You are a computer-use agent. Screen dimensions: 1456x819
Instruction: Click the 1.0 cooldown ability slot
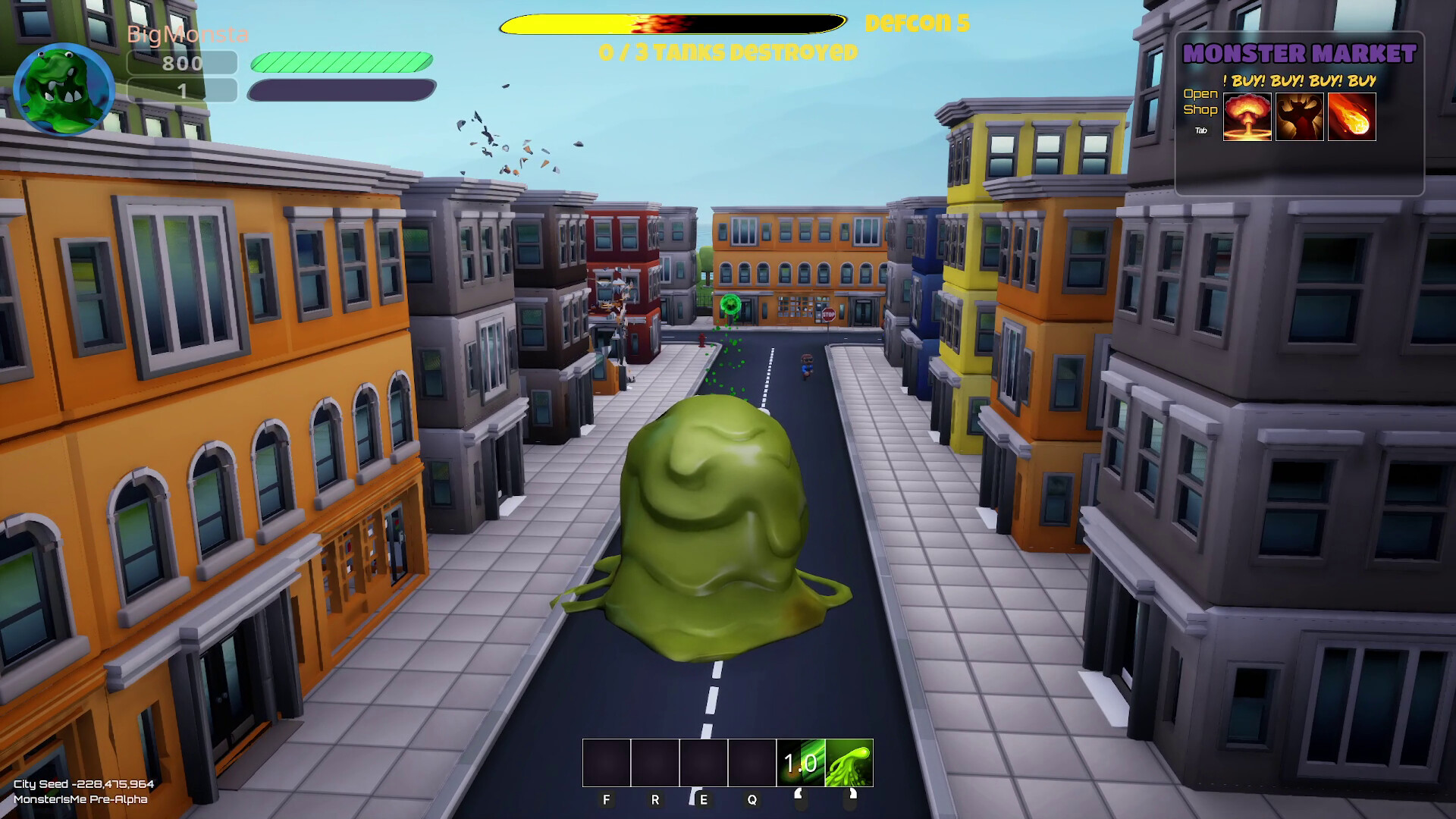[x=799, y=764]
